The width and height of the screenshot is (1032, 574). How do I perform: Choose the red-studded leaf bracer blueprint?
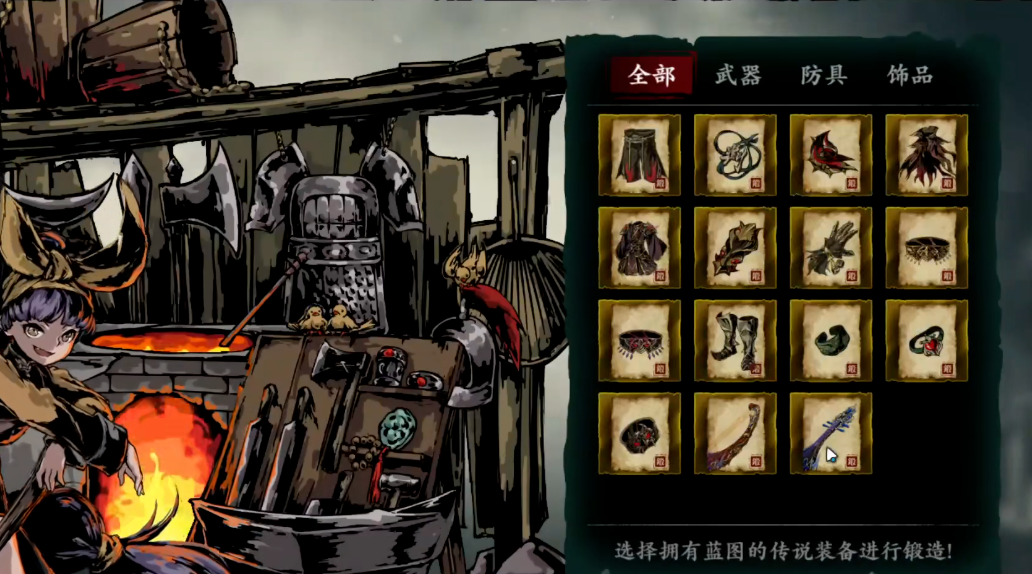pos(735,248)
